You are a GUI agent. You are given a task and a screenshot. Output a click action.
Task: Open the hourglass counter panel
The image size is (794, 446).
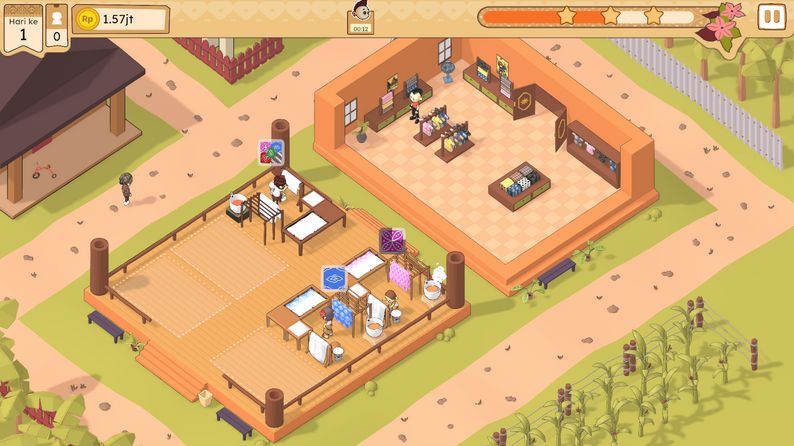pyautogui.click(x=57, y=24)
